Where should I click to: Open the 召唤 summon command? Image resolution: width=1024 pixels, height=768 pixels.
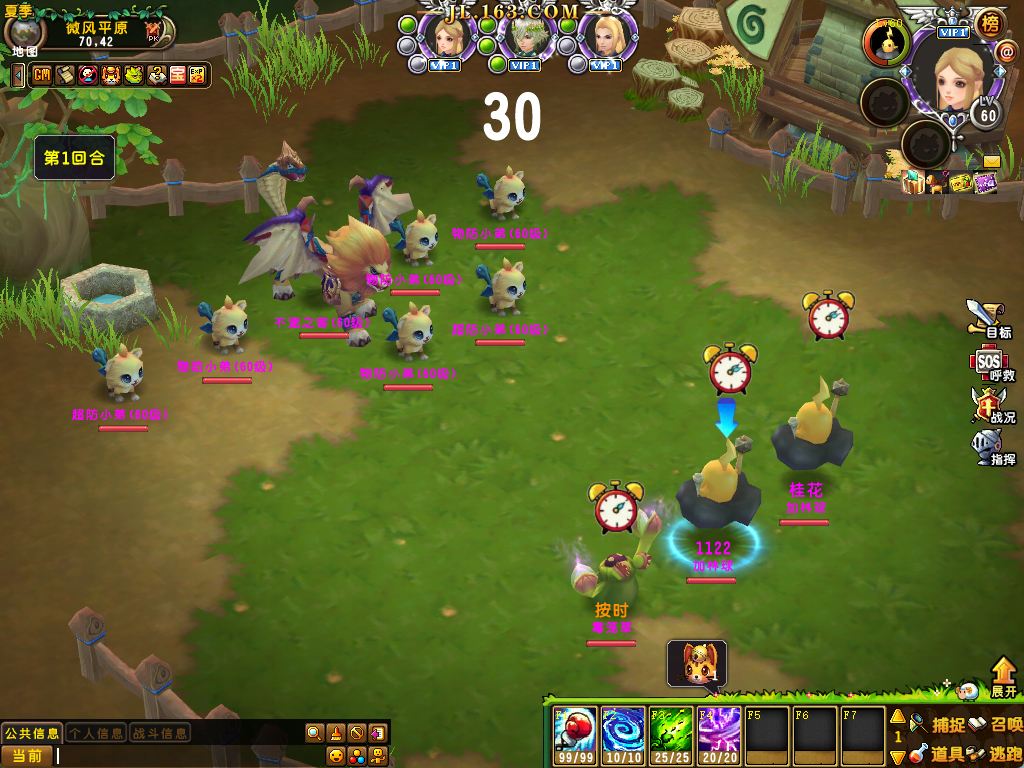[x=996, y=724]
